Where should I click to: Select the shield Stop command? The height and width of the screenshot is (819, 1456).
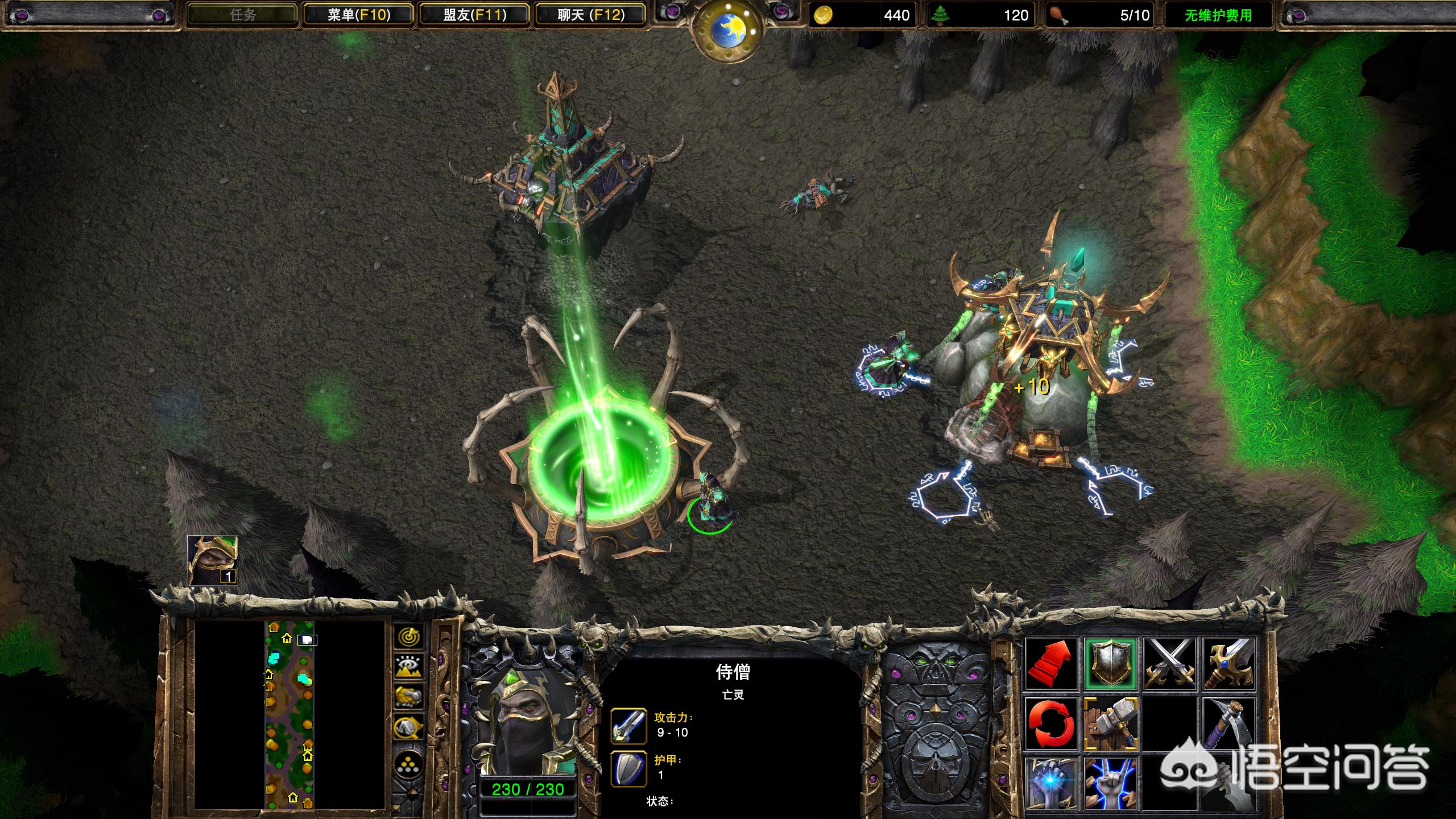[x=1110, y=663]
